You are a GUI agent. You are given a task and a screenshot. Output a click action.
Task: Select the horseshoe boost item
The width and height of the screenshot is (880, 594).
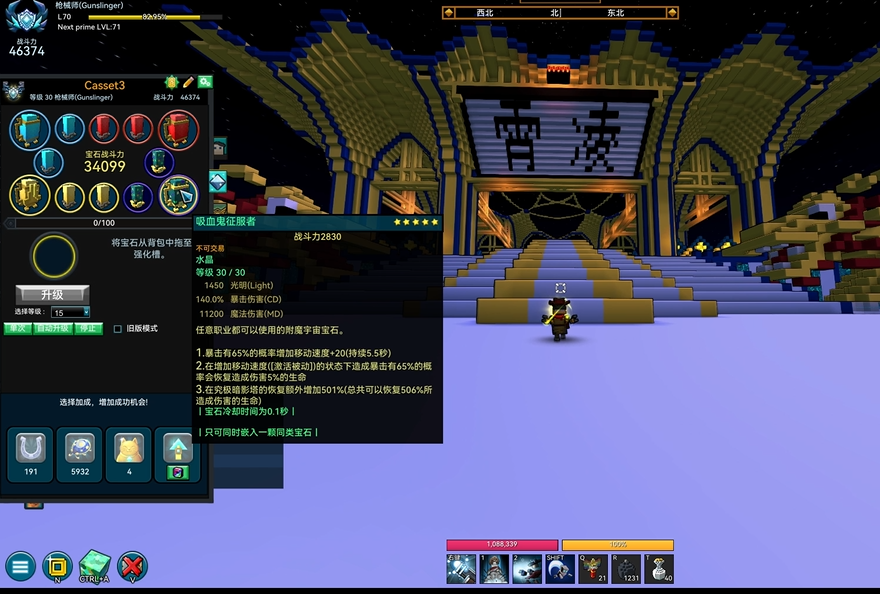(x=31, y=449)
